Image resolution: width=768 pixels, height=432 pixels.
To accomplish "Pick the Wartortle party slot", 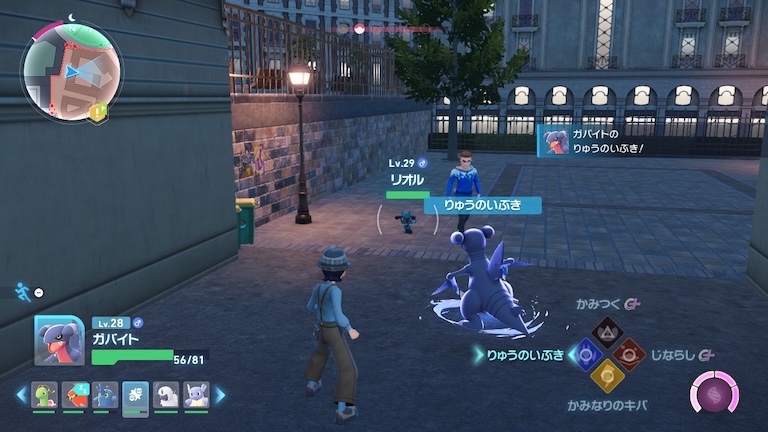I will click(x=196, y=396).
